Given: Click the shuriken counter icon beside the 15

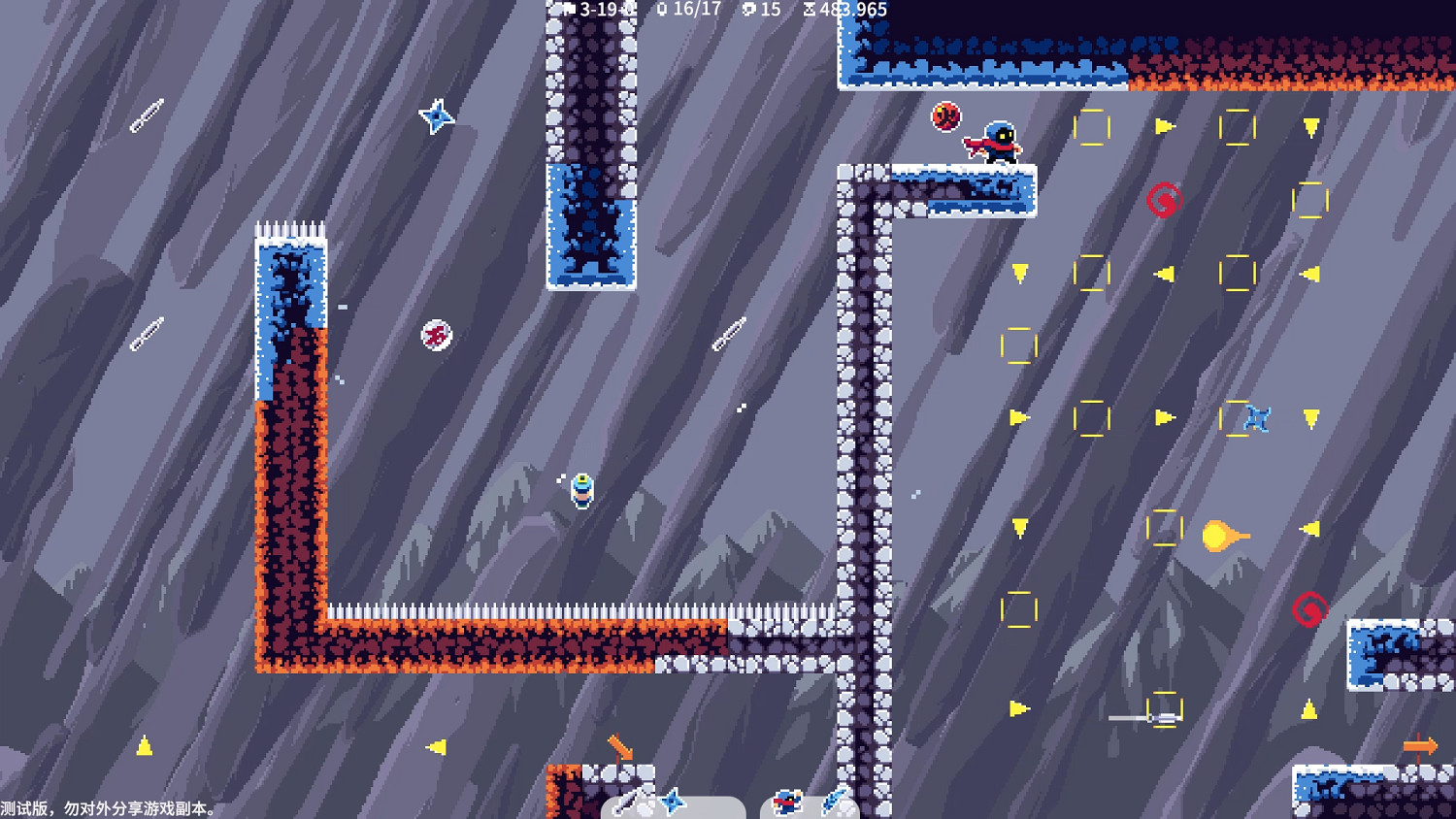Looking at the screenshot, I should pos(748,10).
